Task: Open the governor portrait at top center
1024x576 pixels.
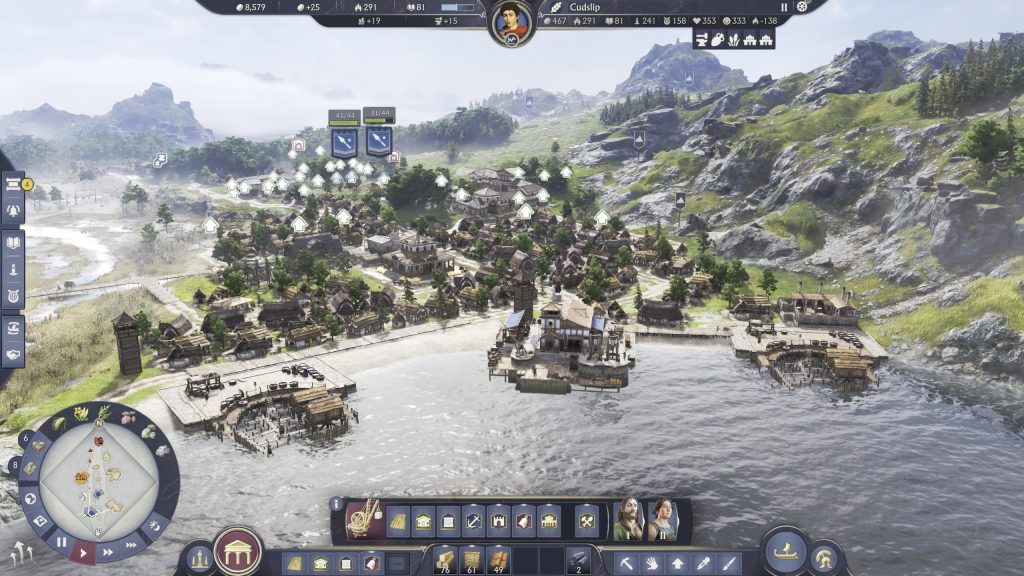Action: pos(510,22)
